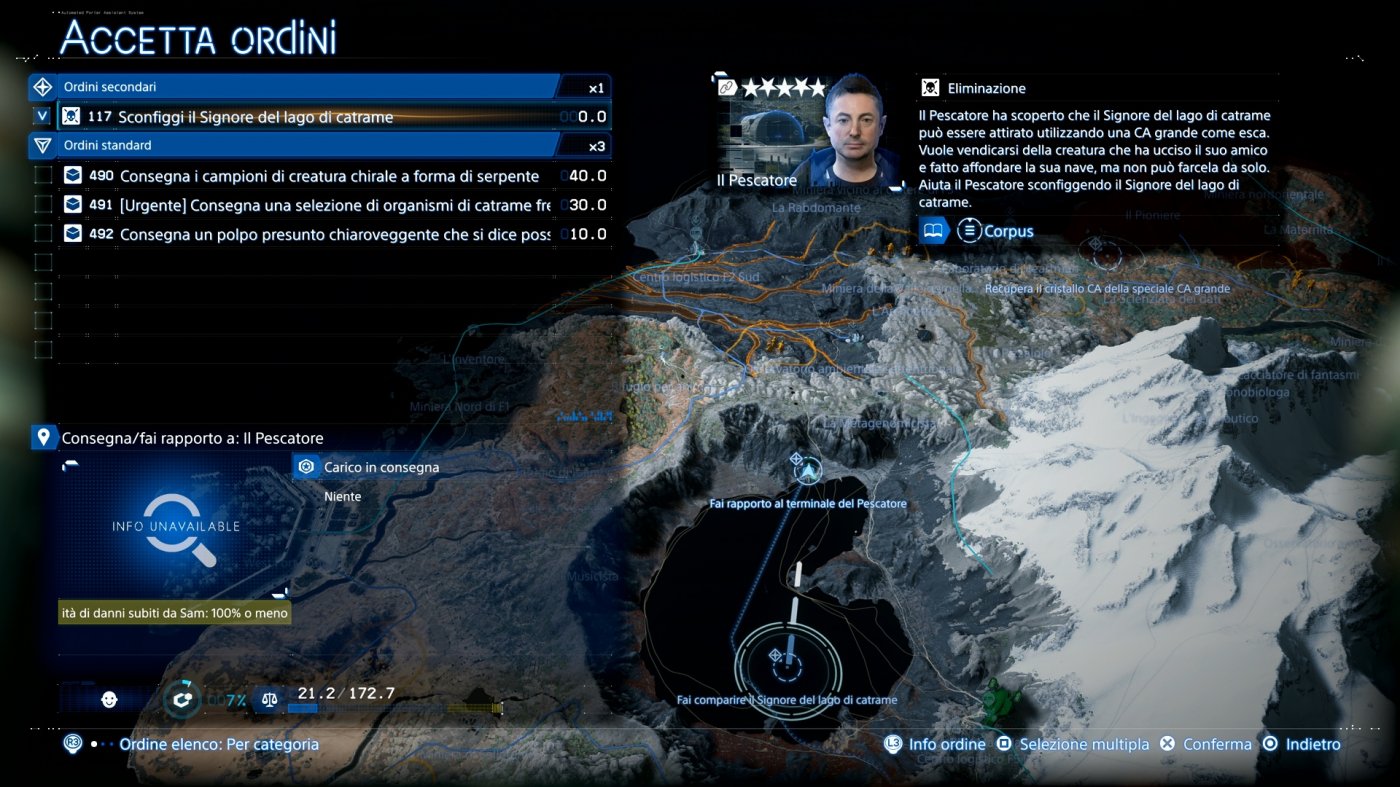Open the Eliminazione elimination-type icon
This screenshot has height=787, width=1400.
(x=931, y=87)
